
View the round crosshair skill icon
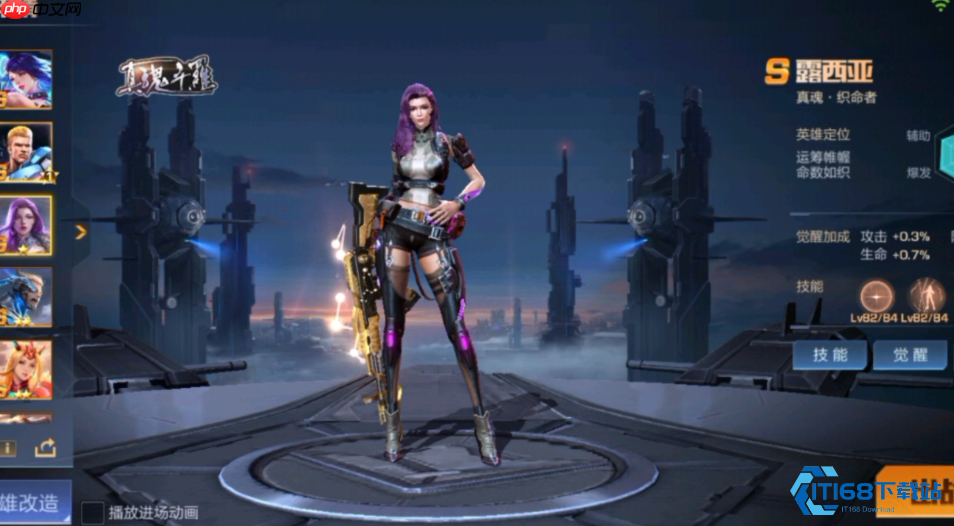coord(879,296)
